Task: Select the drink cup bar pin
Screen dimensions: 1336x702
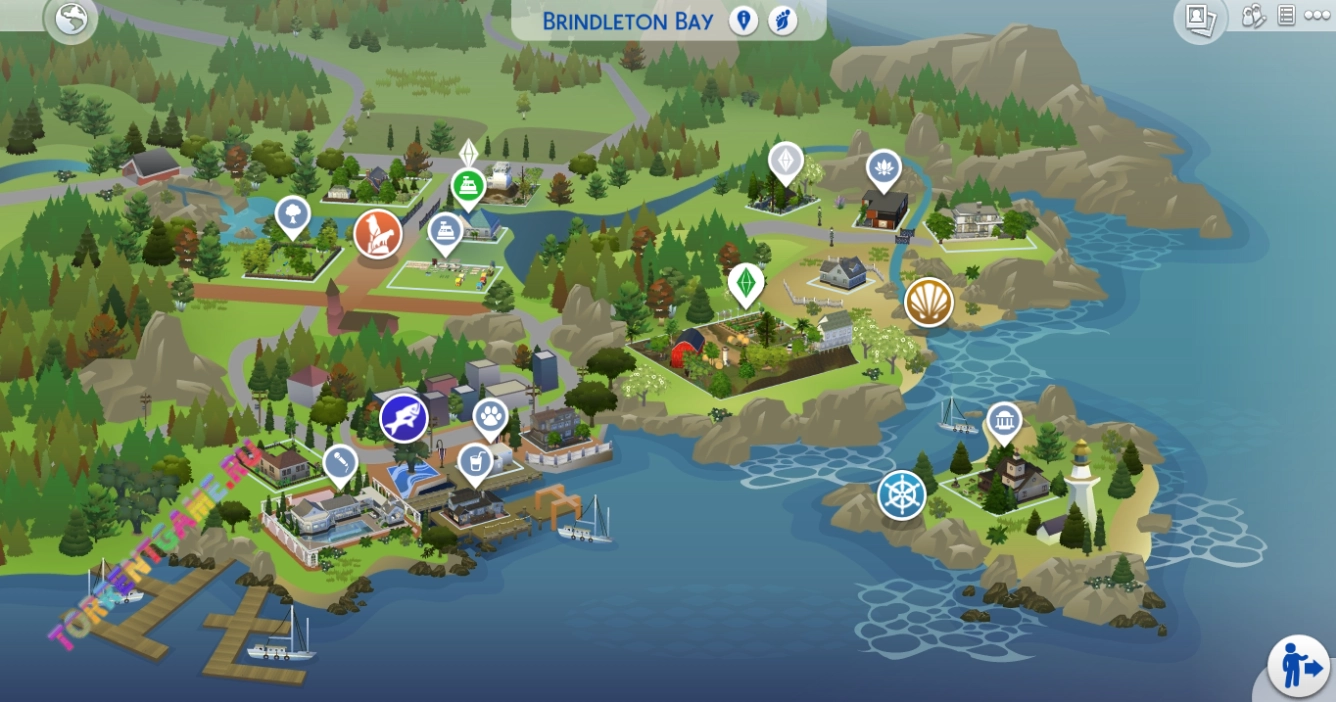Action: click(474, 461)
